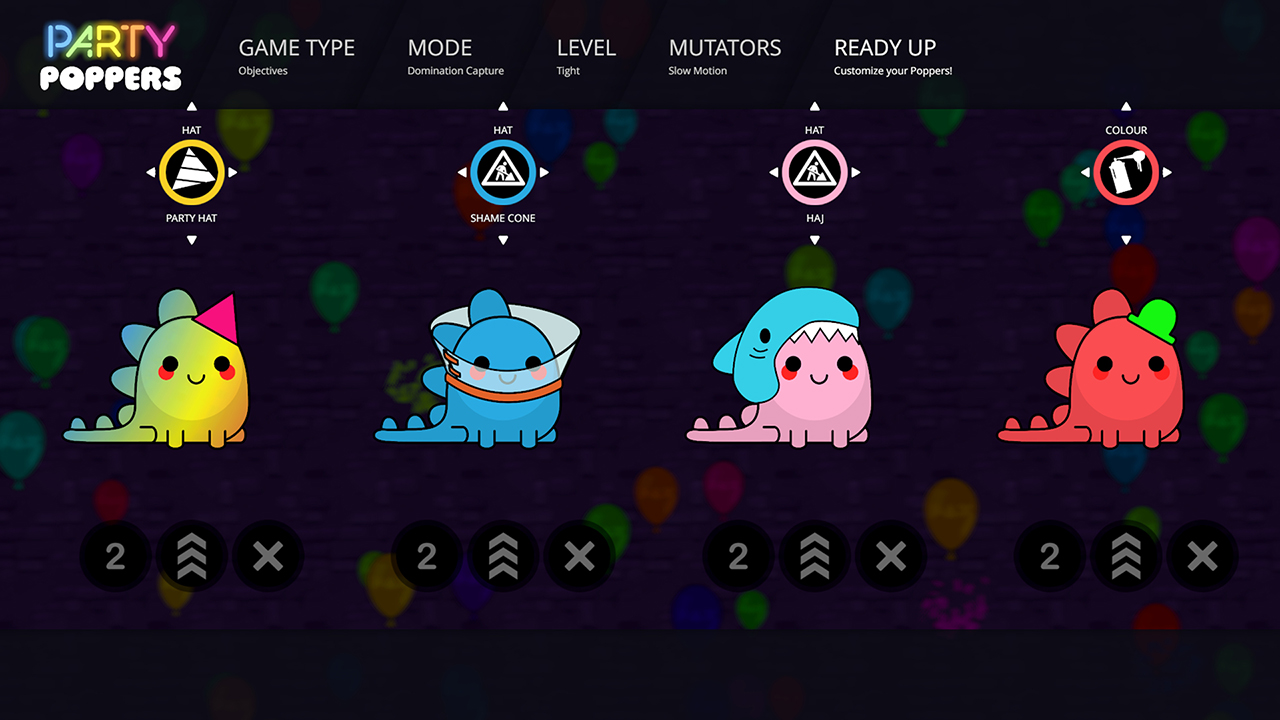Click the ready-up chevron under the blue popper
The width and height of the screenshot is (1280, 720).
pos(503,556)
